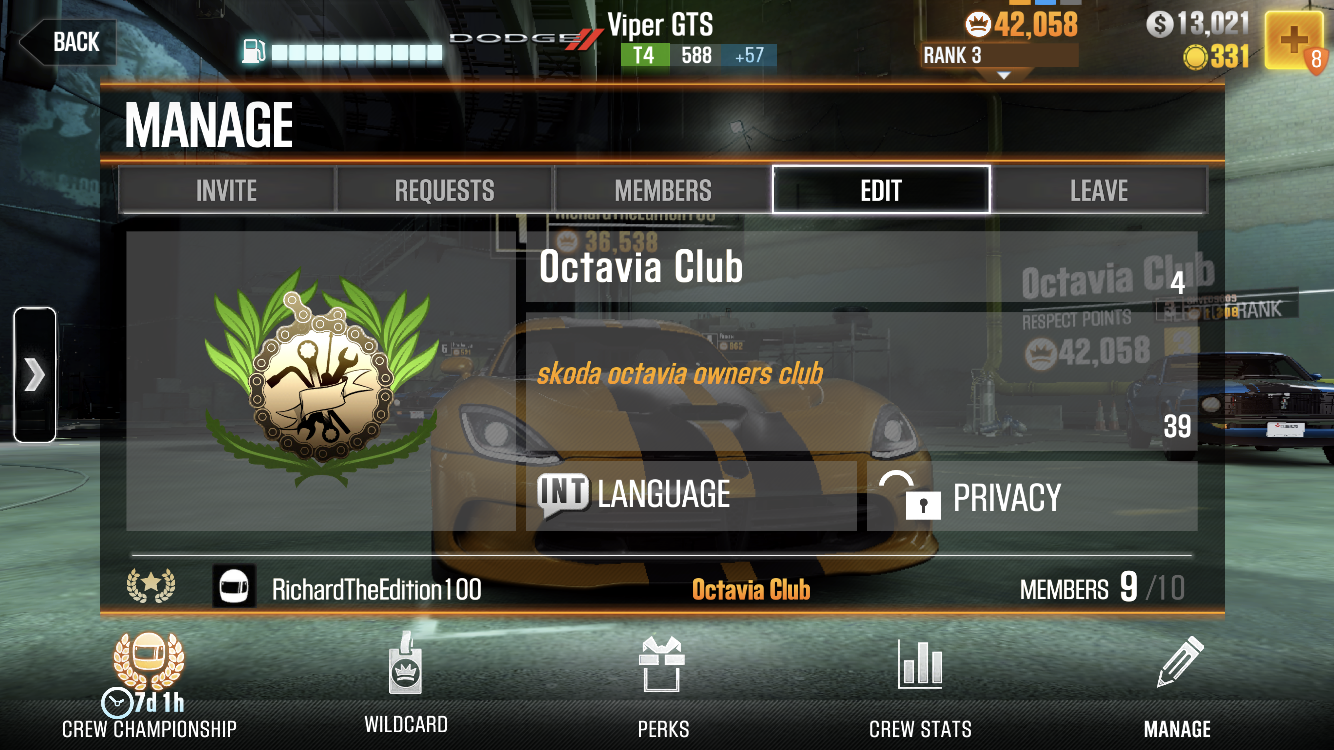Change the crew emblem badge
Viewport: 1334px width, 750px height.
tap(321, 381)
